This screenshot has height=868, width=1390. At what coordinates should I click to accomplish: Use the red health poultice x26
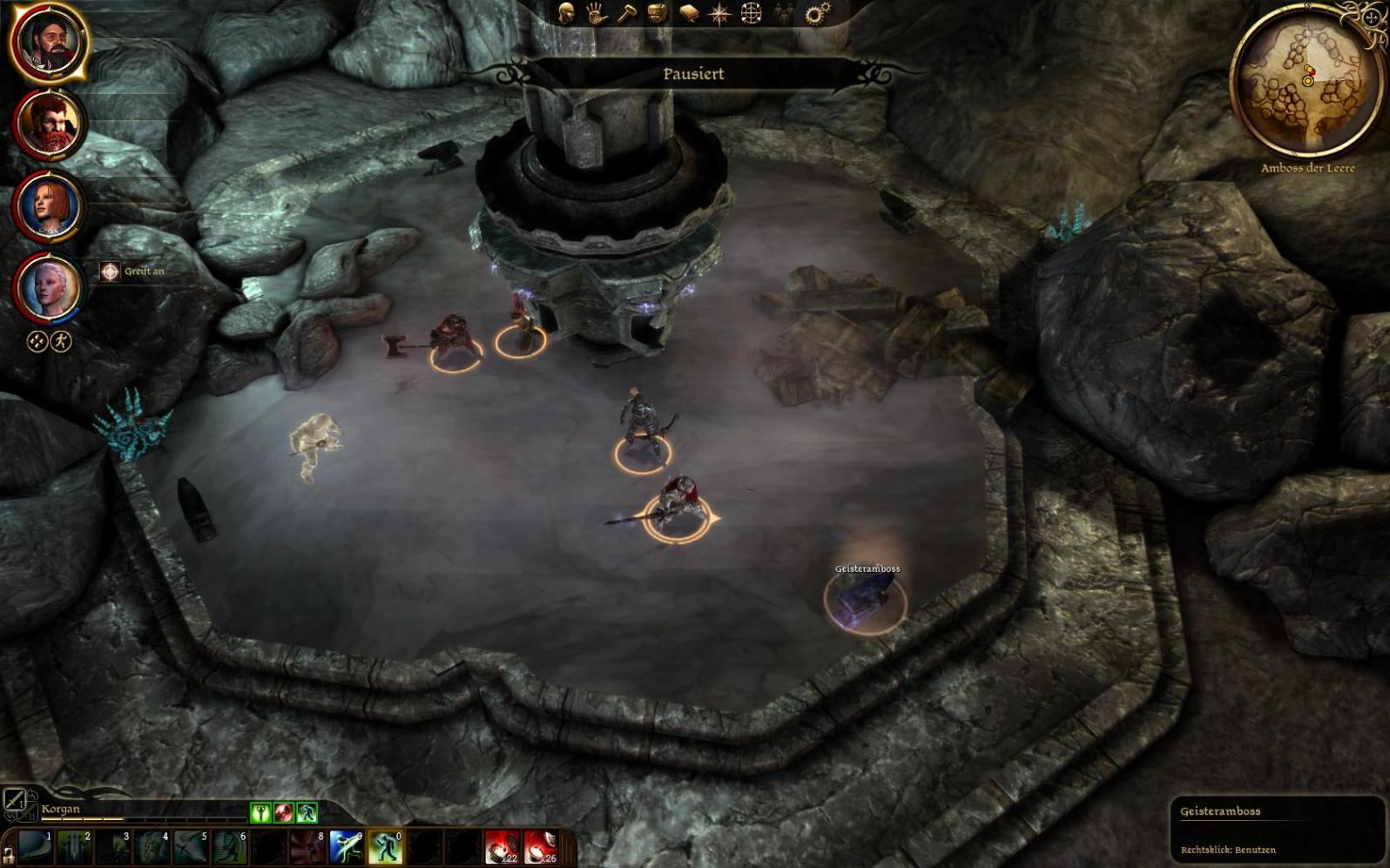pos(540,847)
